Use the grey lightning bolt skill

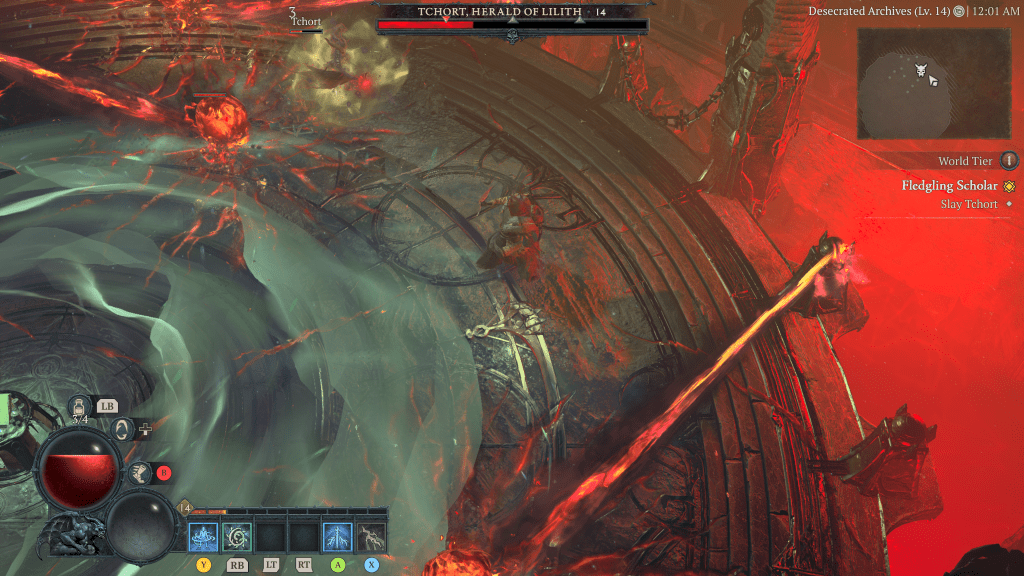(372, 537)
